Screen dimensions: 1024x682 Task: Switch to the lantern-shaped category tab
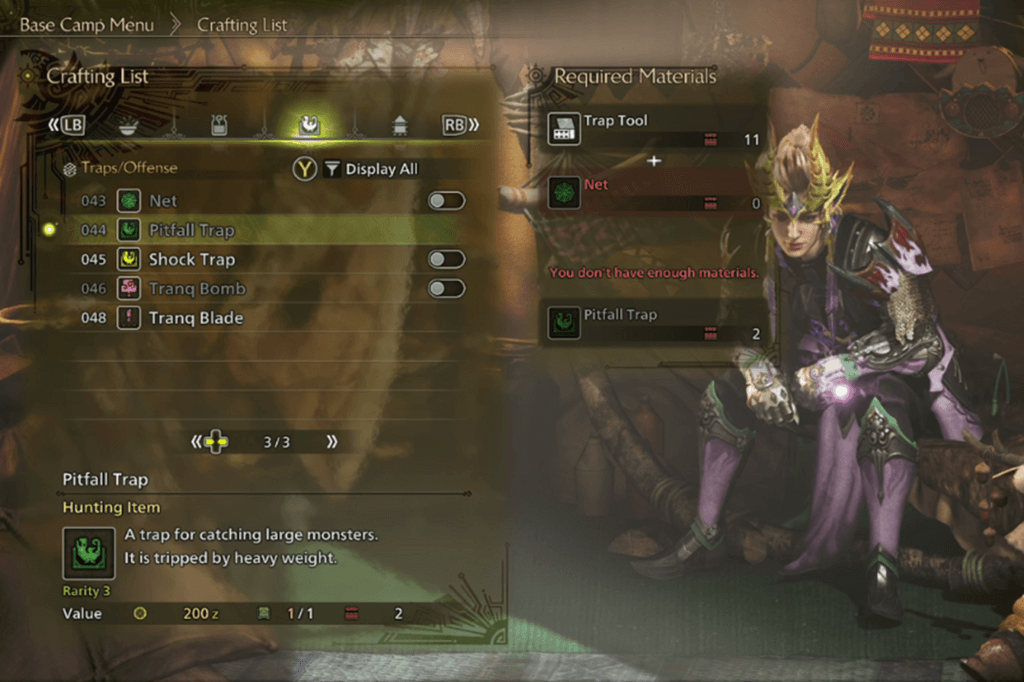(x=400, y=125)
